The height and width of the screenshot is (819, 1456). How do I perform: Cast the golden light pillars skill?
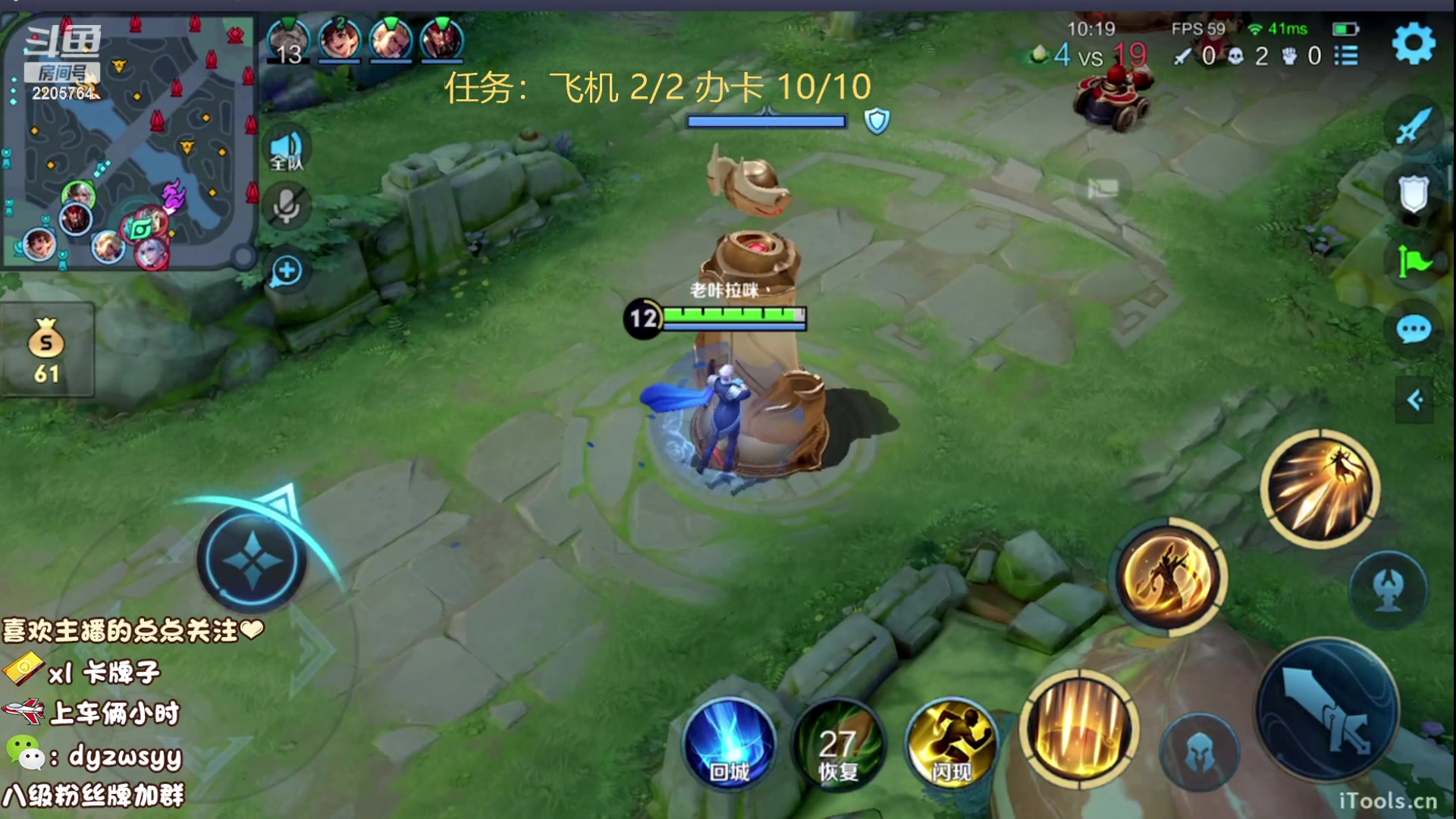pos(1079,728)
